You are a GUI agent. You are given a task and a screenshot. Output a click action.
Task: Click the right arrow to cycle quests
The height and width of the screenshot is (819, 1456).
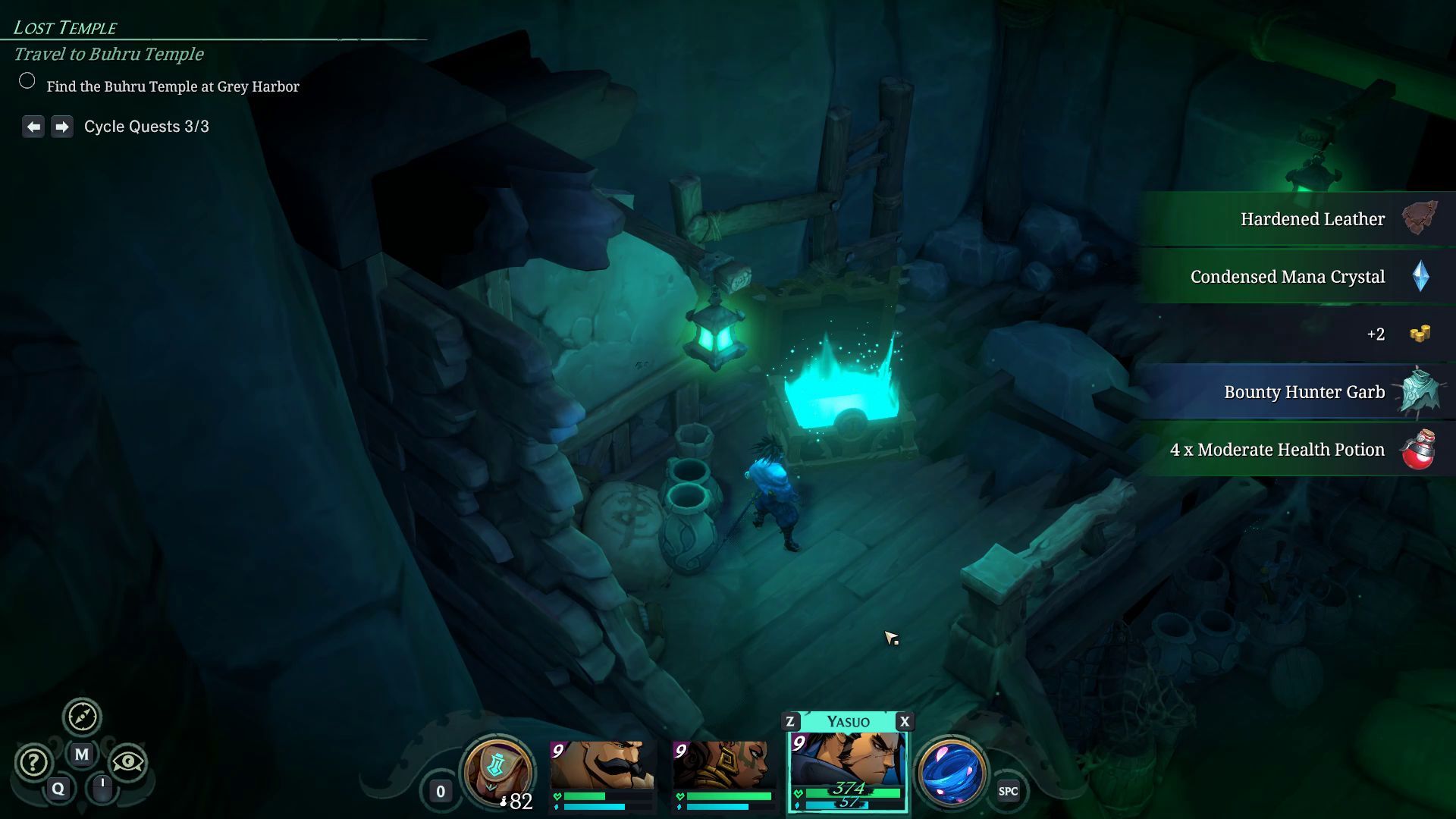[62, 126]
